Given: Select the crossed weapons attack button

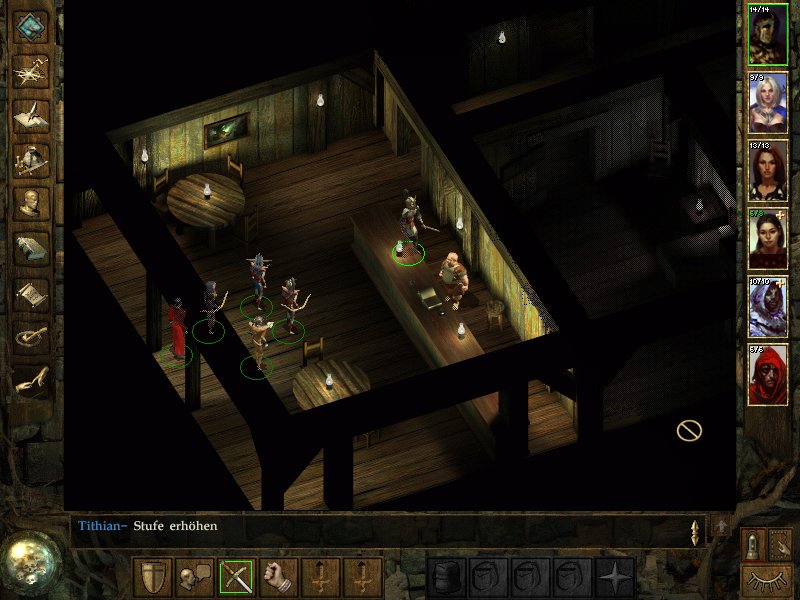Looking at the screenshot, I should pos(236,577).
